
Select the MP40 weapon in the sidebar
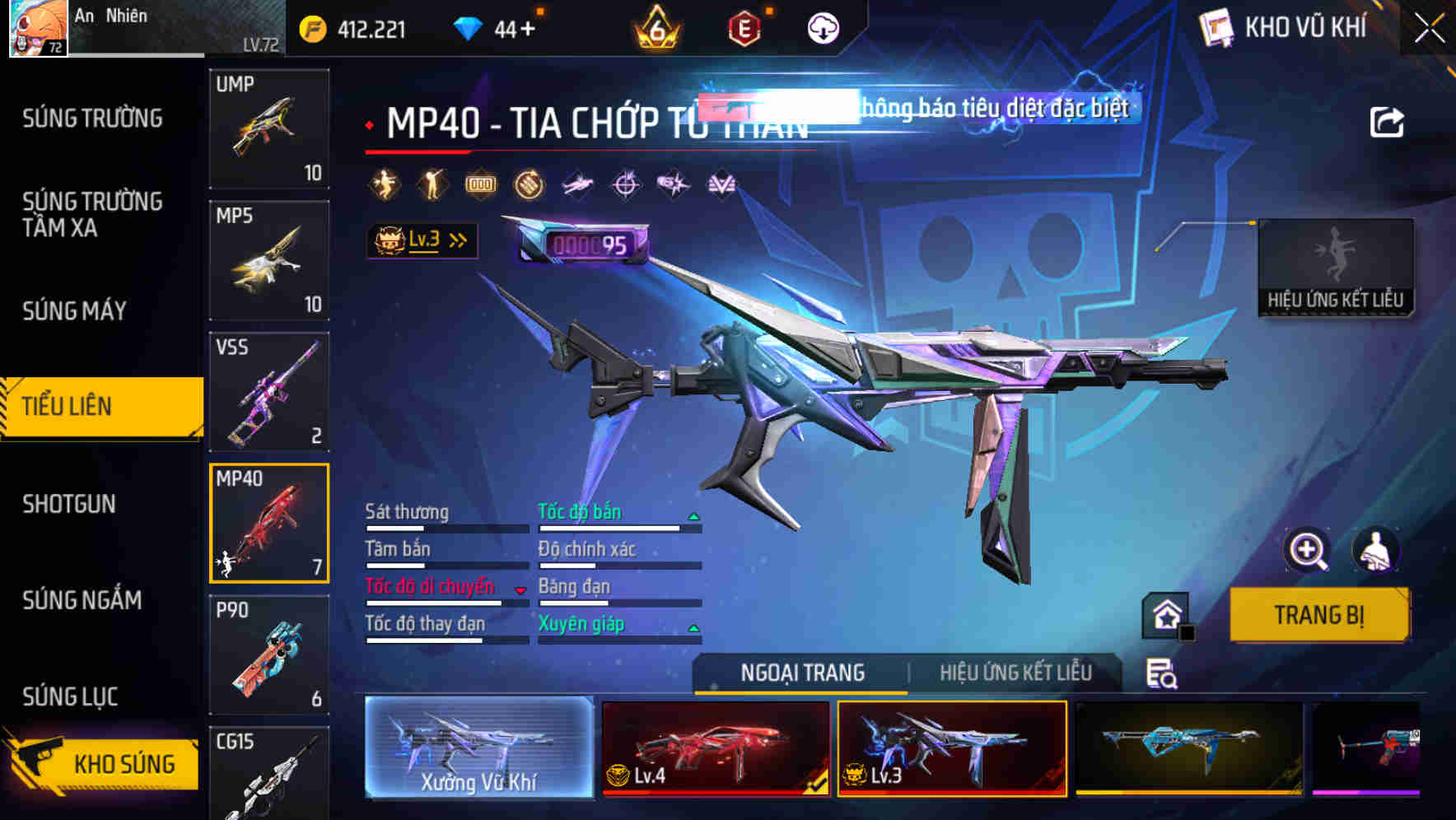tap(270, 521)
